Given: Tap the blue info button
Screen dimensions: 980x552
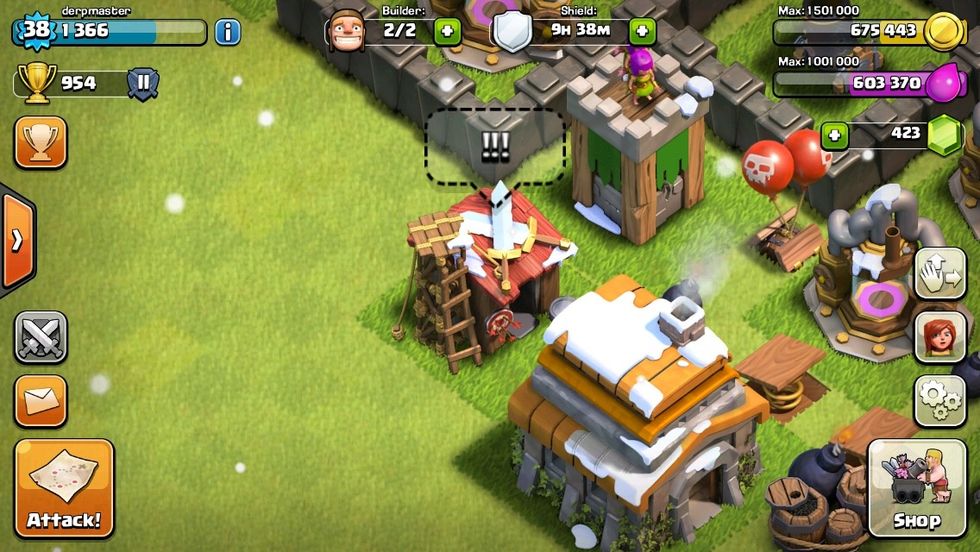Looking at the screenshot, I should (228, 32).
